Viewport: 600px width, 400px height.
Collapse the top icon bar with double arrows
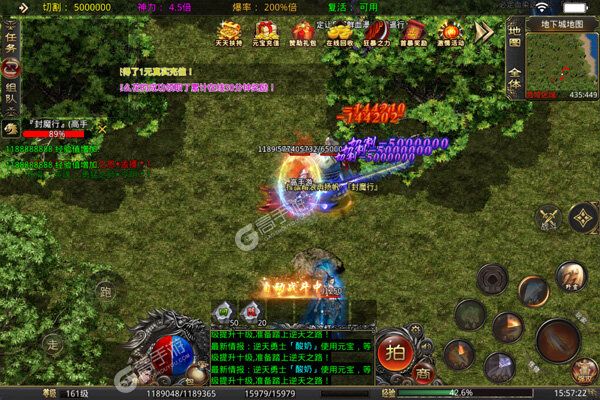click(x=485, y=32)
